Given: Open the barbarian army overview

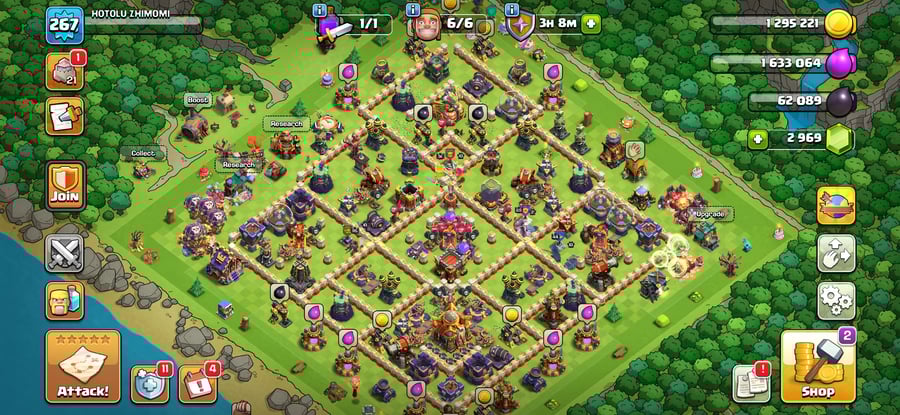Looking at the screenshot, I should pos(64,301).
